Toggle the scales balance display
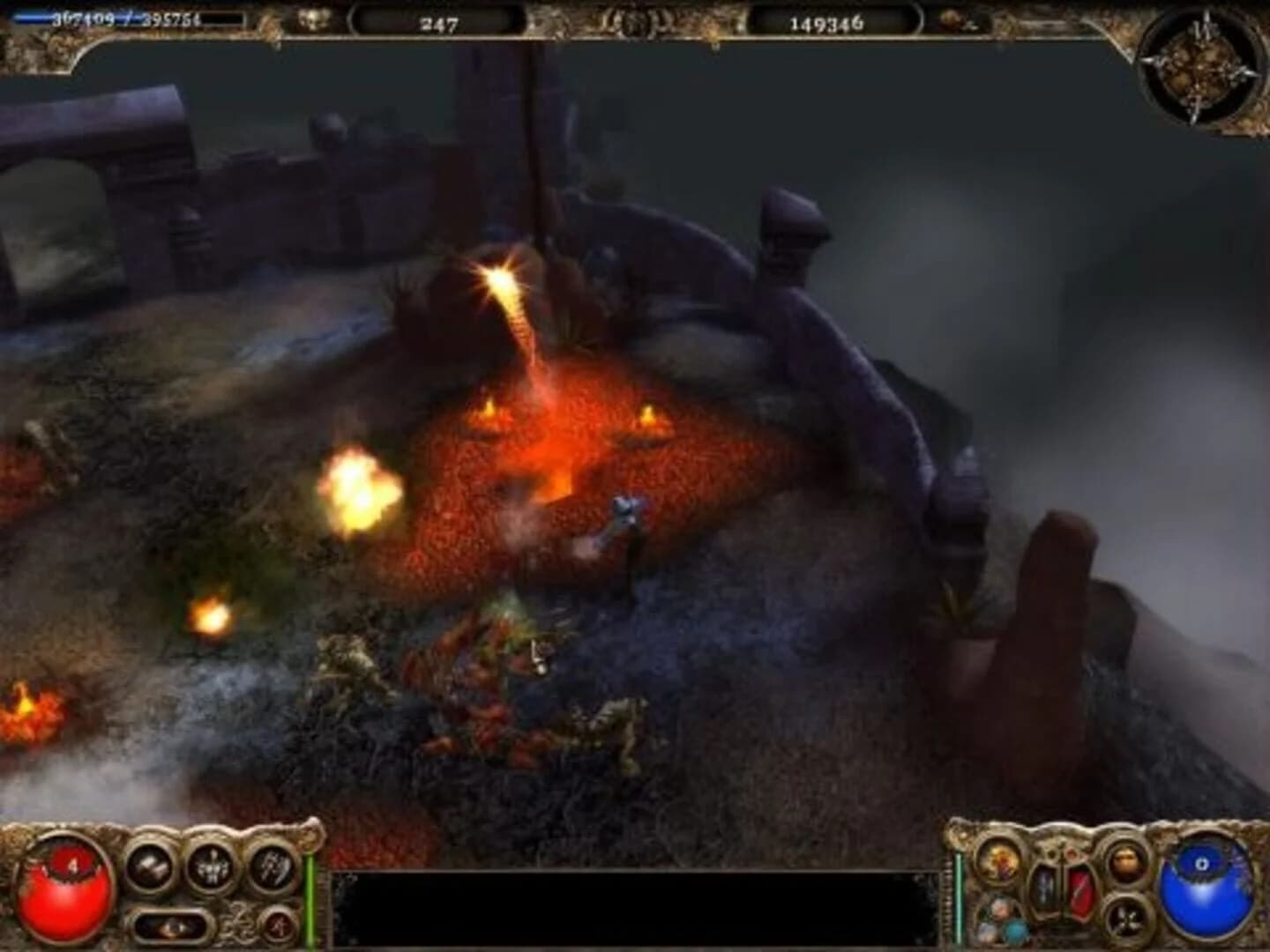The image size is (1270, 952). coord(1060,881)
